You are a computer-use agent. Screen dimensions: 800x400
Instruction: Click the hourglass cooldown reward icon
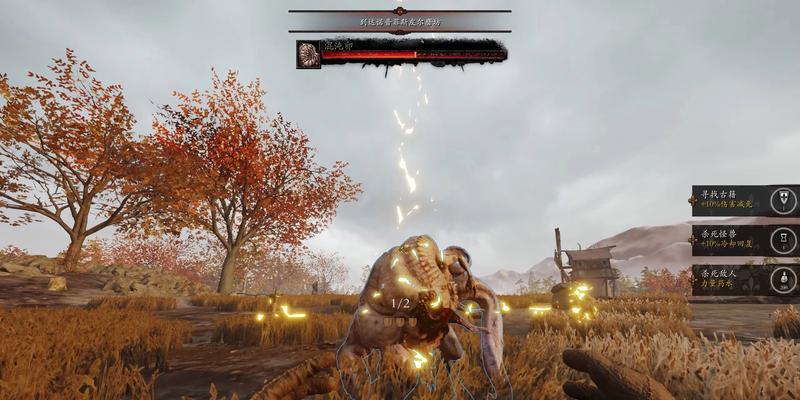[785, 240]
